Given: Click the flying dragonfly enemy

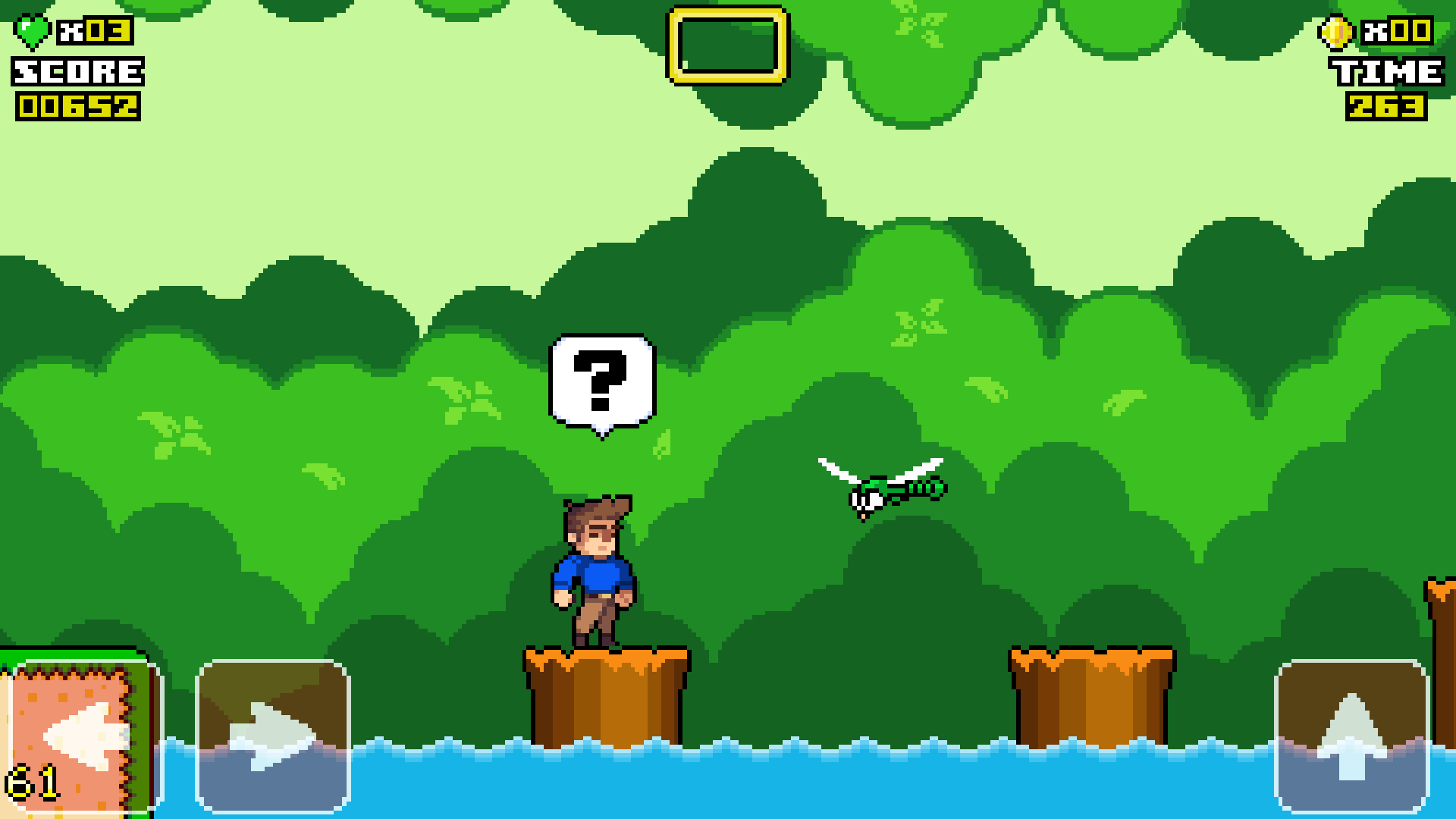Looking at the screenshot, I should point(880,489).
